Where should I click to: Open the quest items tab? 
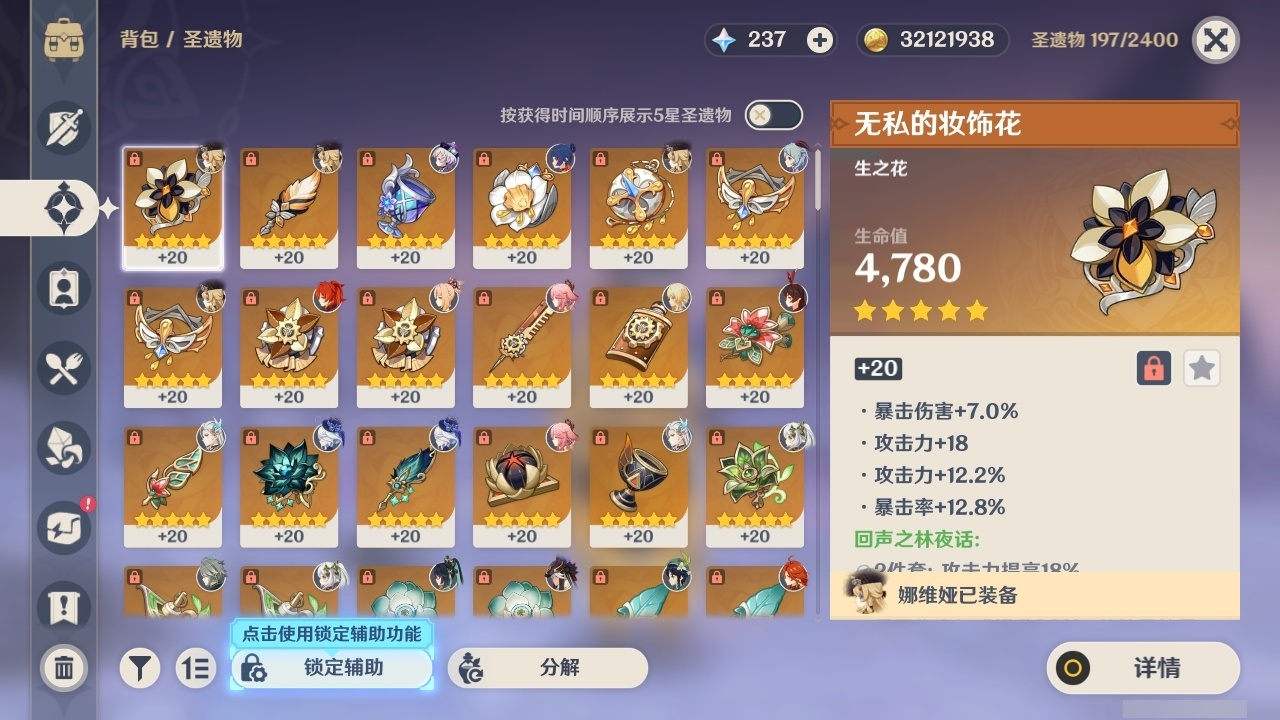63,608
